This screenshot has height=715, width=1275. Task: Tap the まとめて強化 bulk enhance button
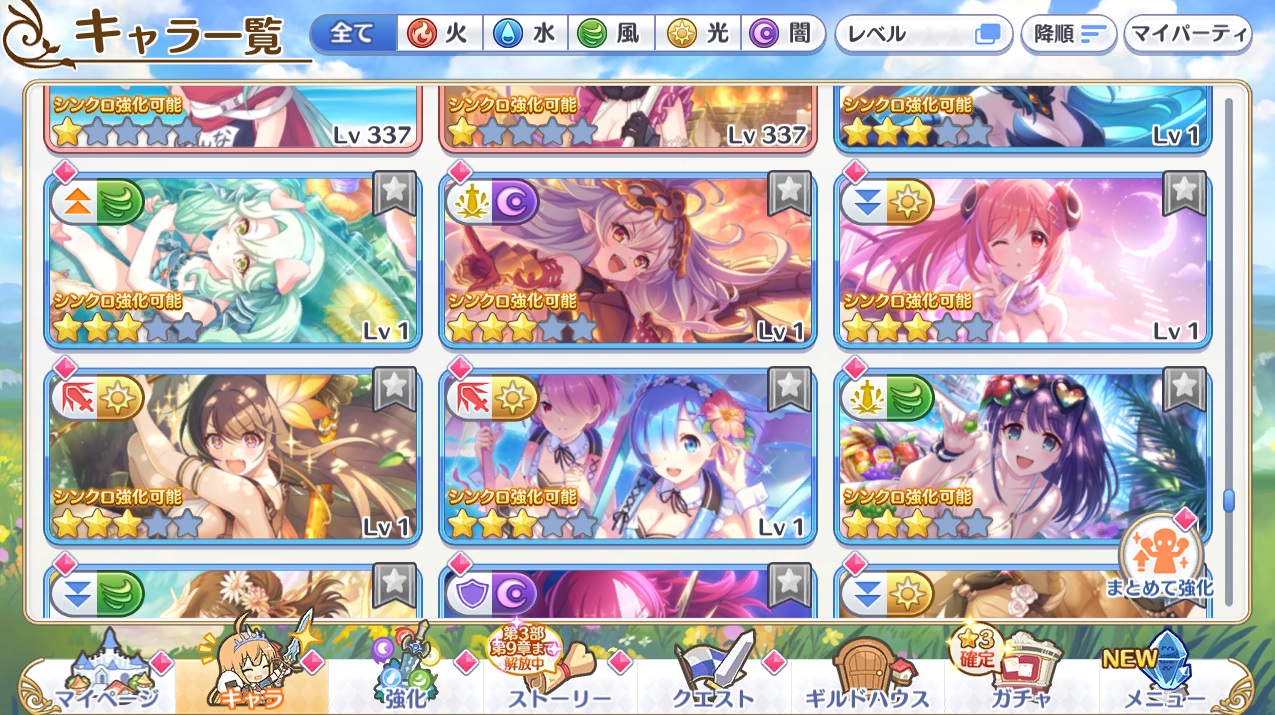pyautogui.click(x=1160, y=560)
